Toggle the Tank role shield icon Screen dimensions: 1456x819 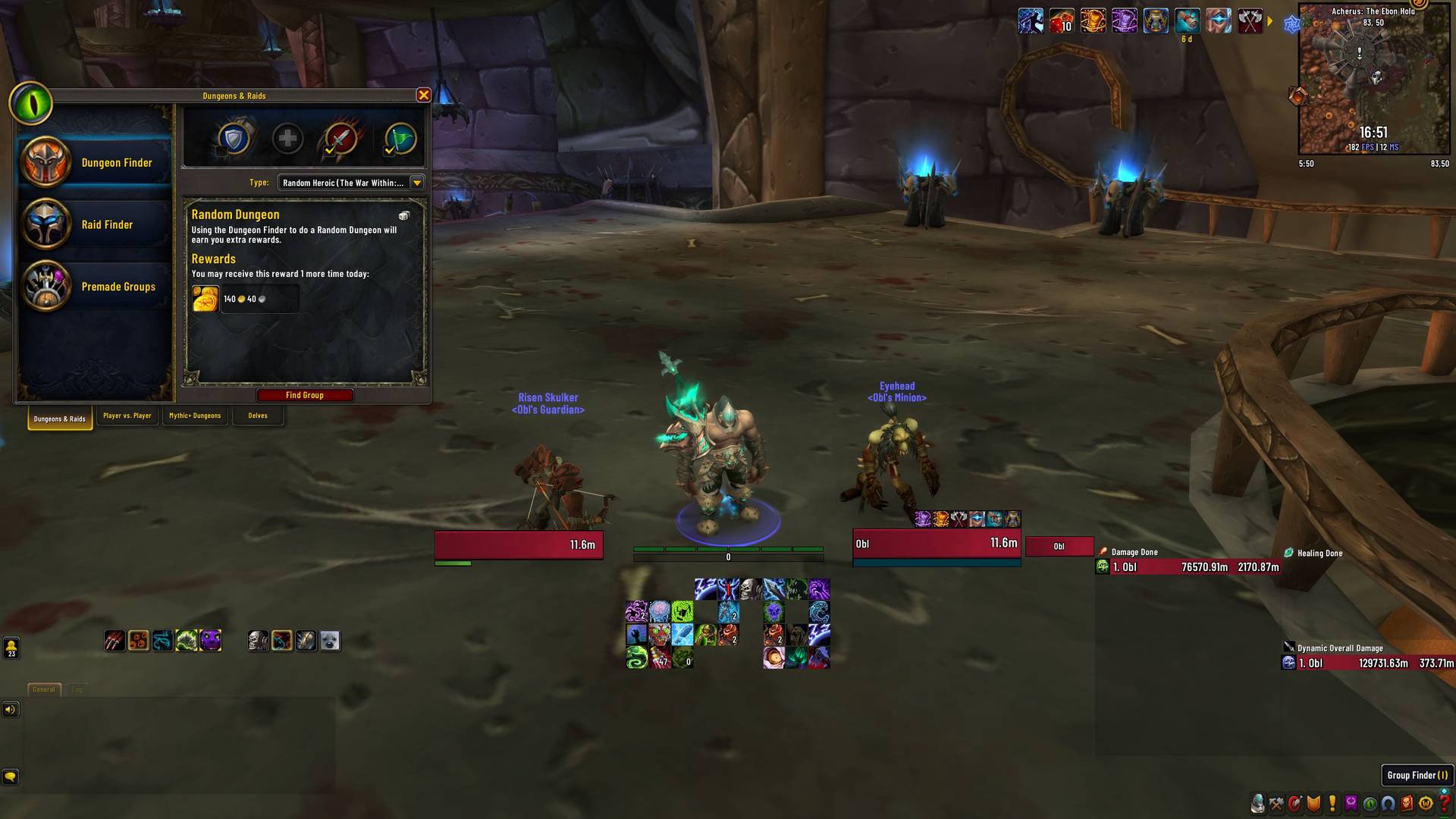(x=236, y=139)
